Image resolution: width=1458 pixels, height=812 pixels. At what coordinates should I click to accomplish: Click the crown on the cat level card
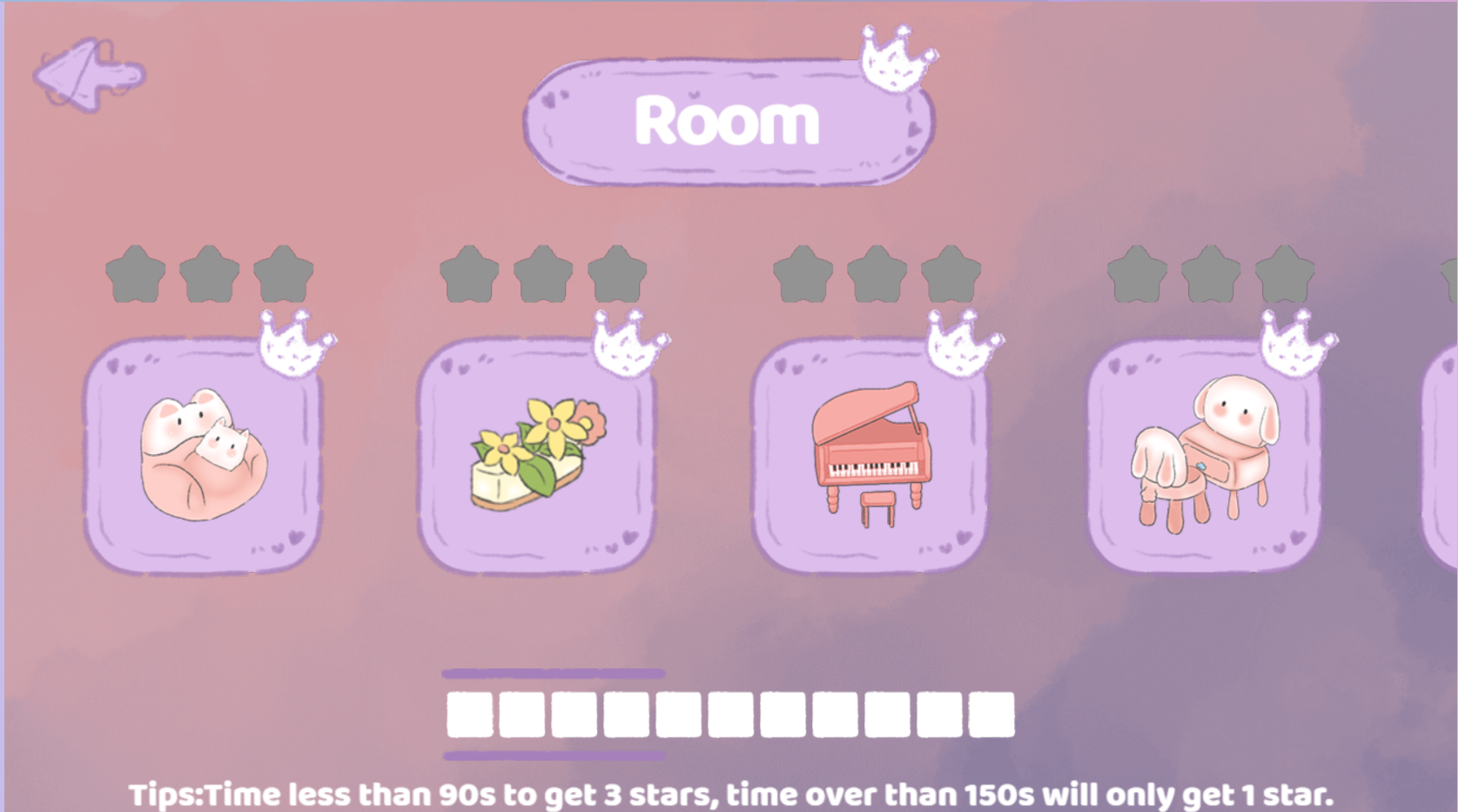(296, 344)
